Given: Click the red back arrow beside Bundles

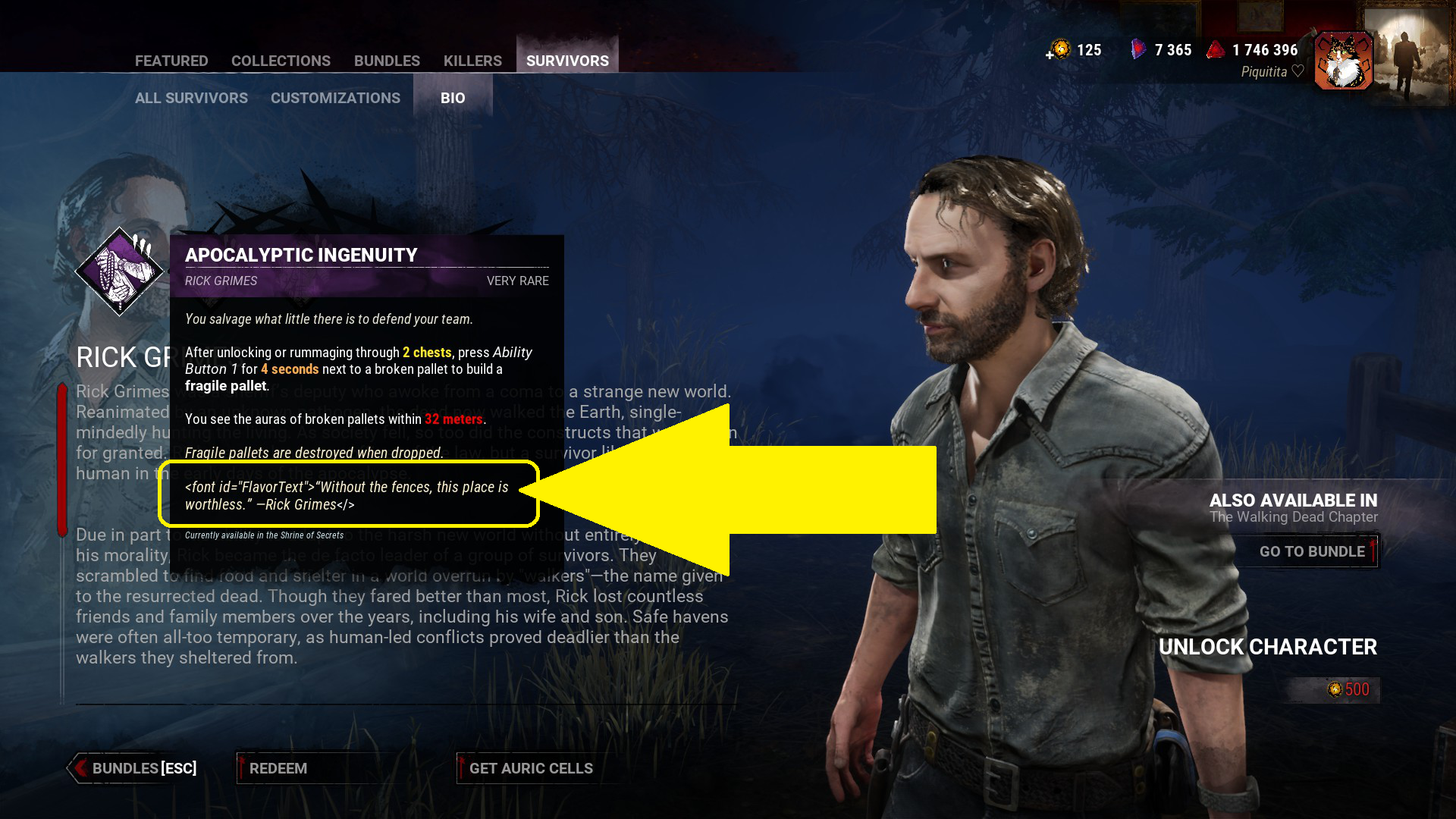Looking at the screenshot, I should click(81, 768).
